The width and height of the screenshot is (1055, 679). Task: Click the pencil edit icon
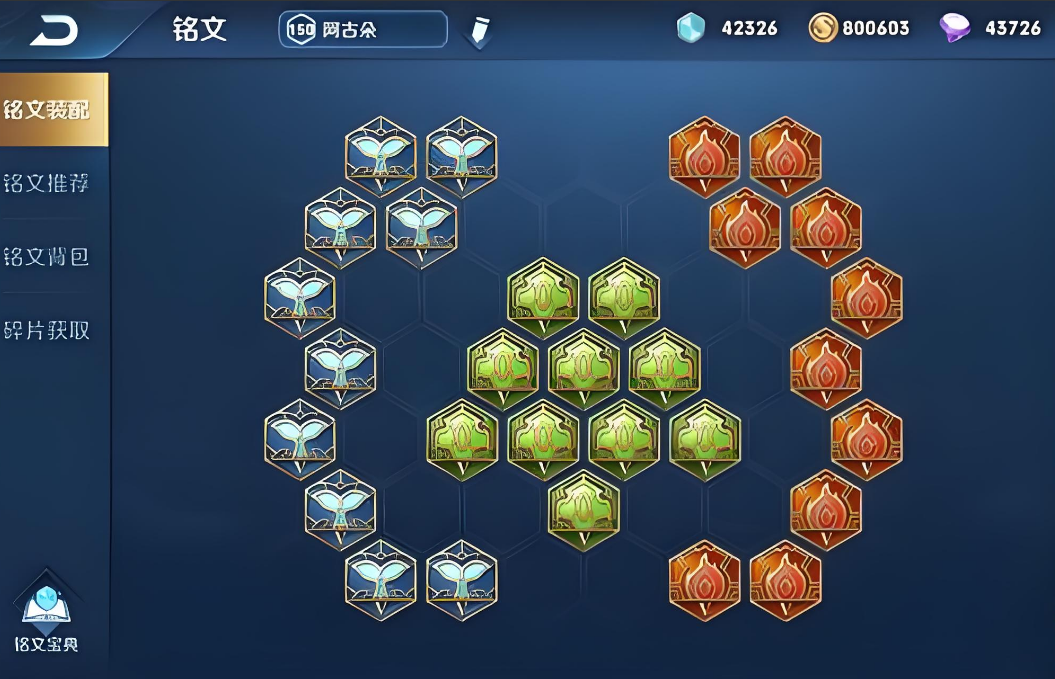point(479,31)
